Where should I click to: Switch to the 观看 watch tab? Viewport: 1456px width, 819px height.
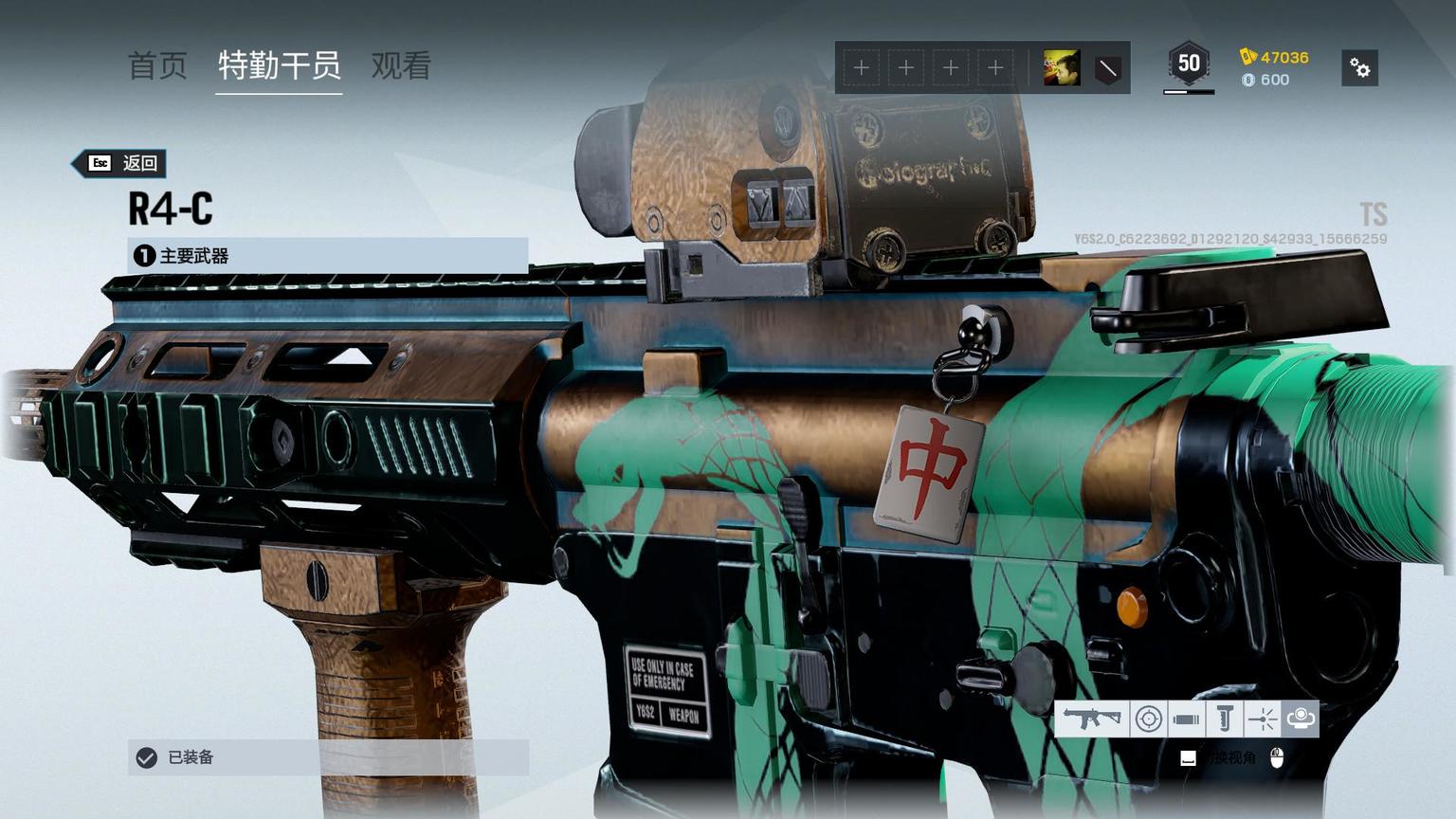pos(401,66)
